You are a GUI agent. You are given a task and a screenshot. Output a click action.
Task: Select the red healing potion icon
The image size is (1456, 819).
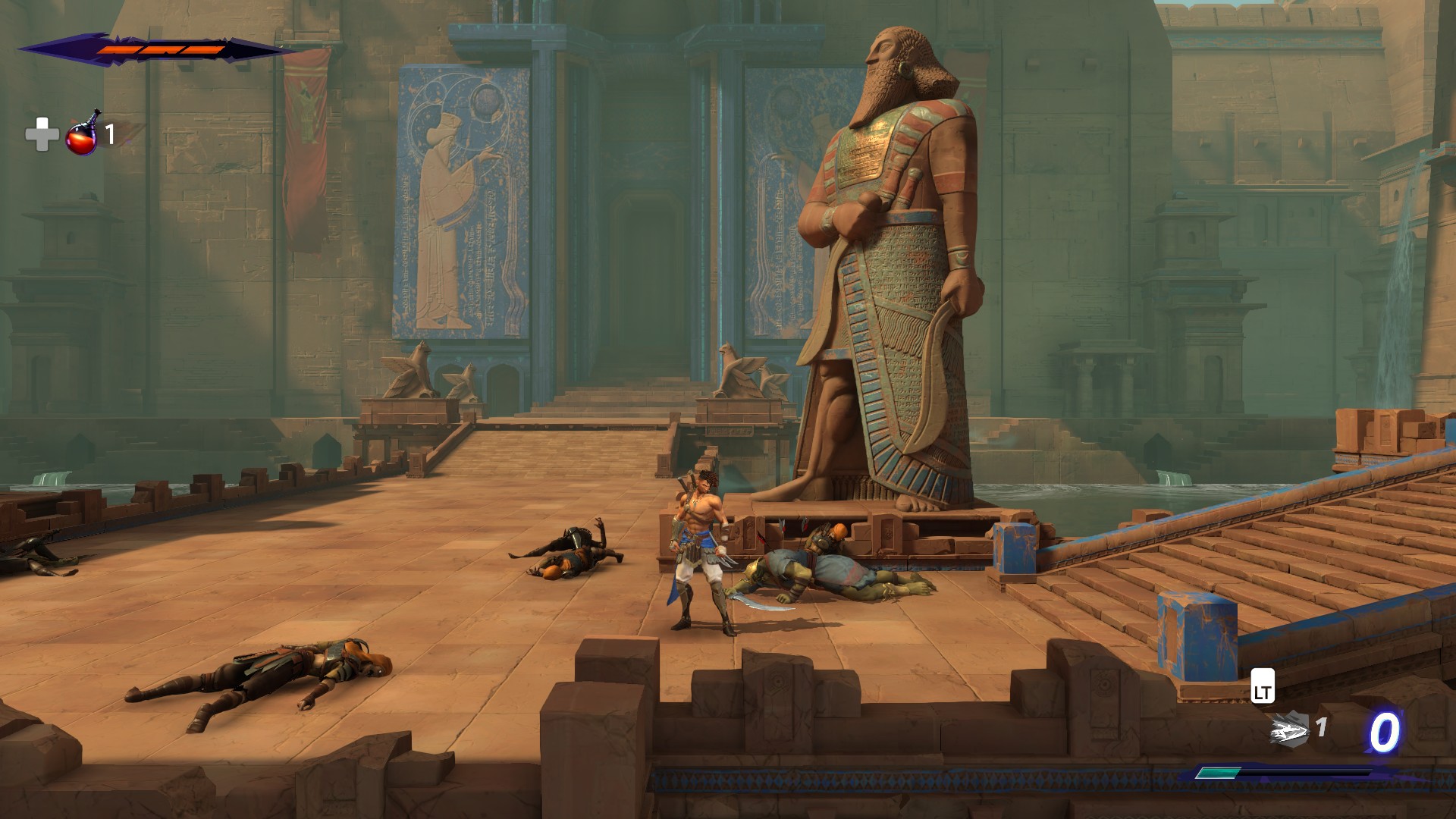[x=83, y=134]
